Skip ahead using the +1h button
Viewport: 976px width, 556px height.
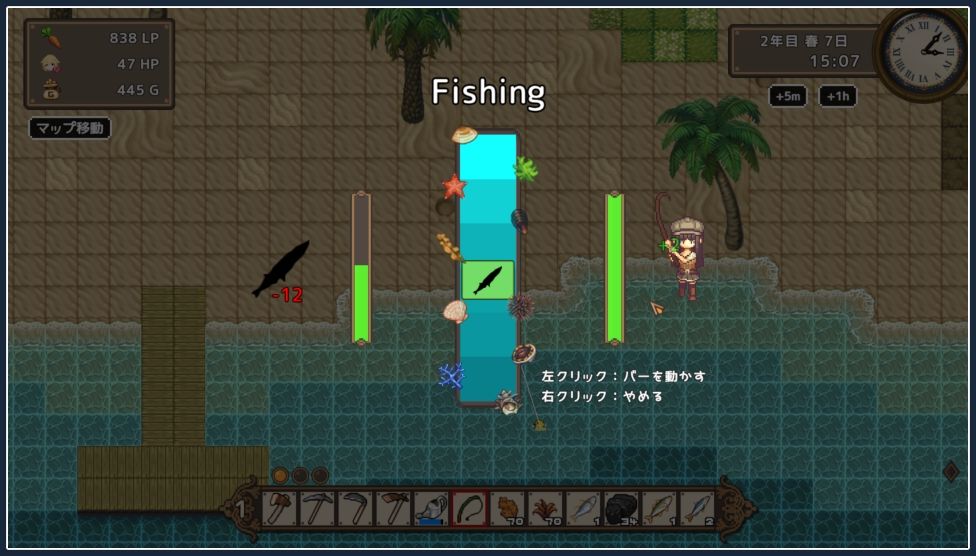[837, 96]
